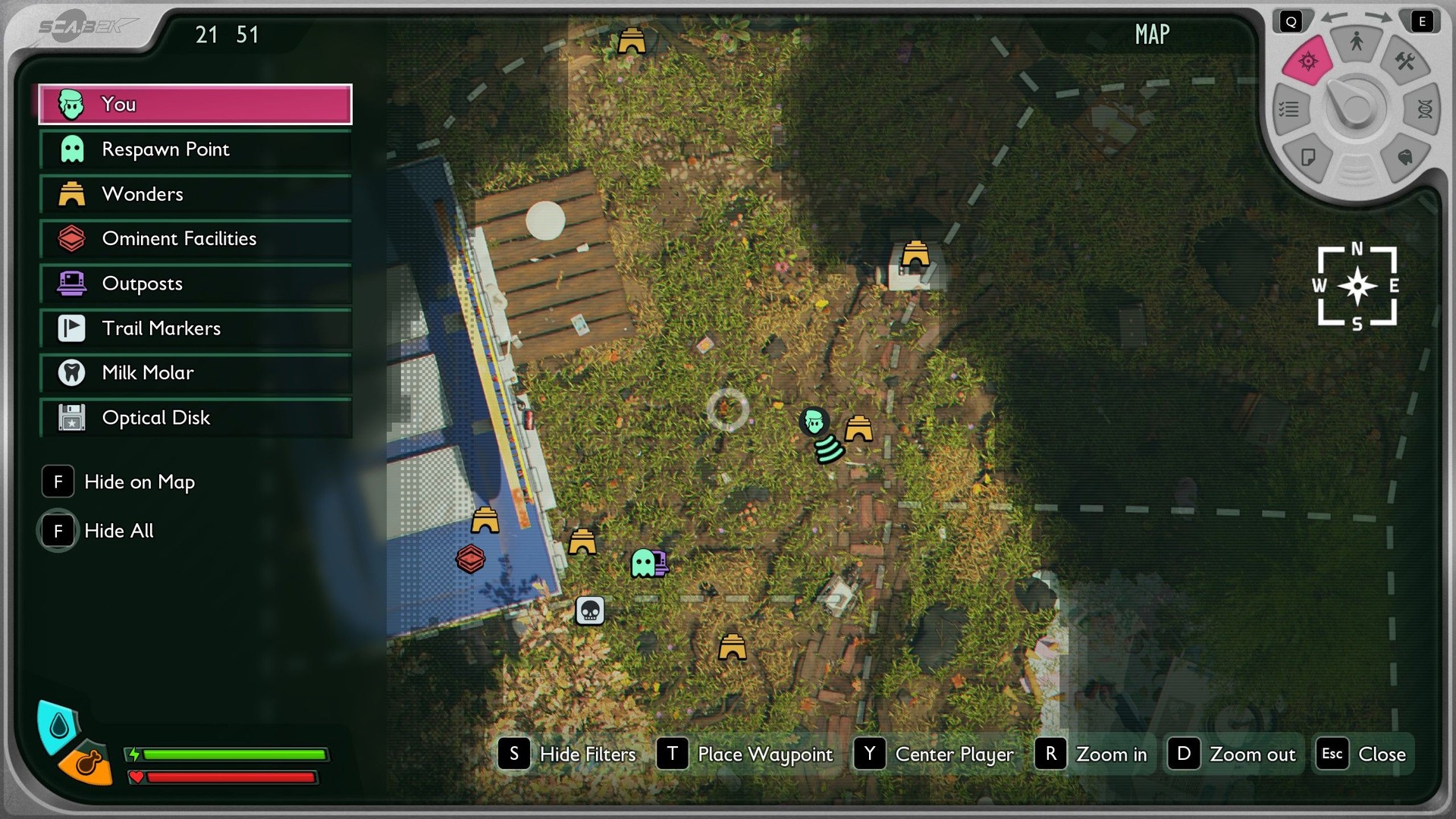Choose the Optical Disk filter

[195, 418]
